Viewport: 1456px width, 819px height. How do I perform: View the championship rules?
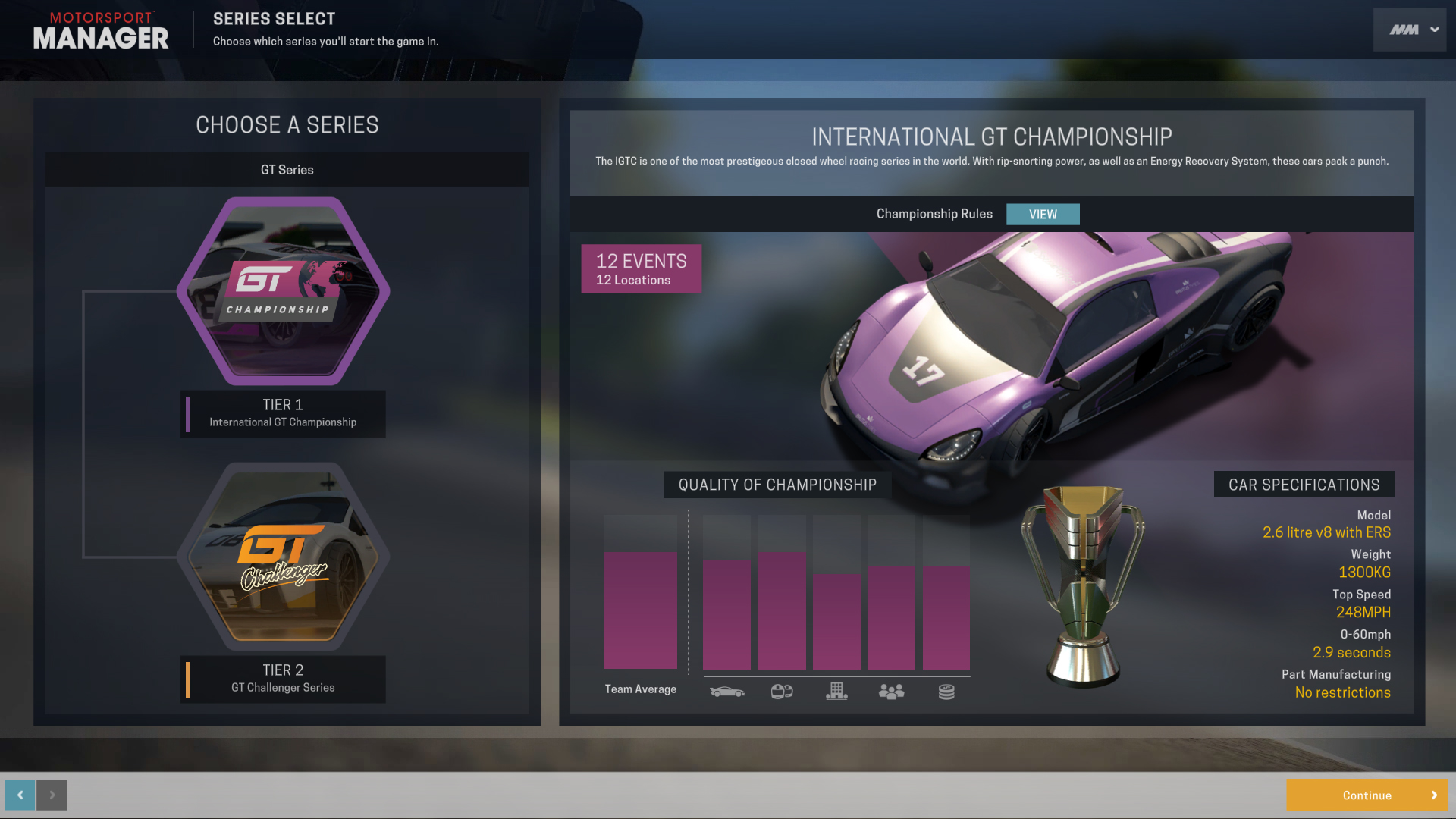pyautogui.click(x=1043, y=214)
